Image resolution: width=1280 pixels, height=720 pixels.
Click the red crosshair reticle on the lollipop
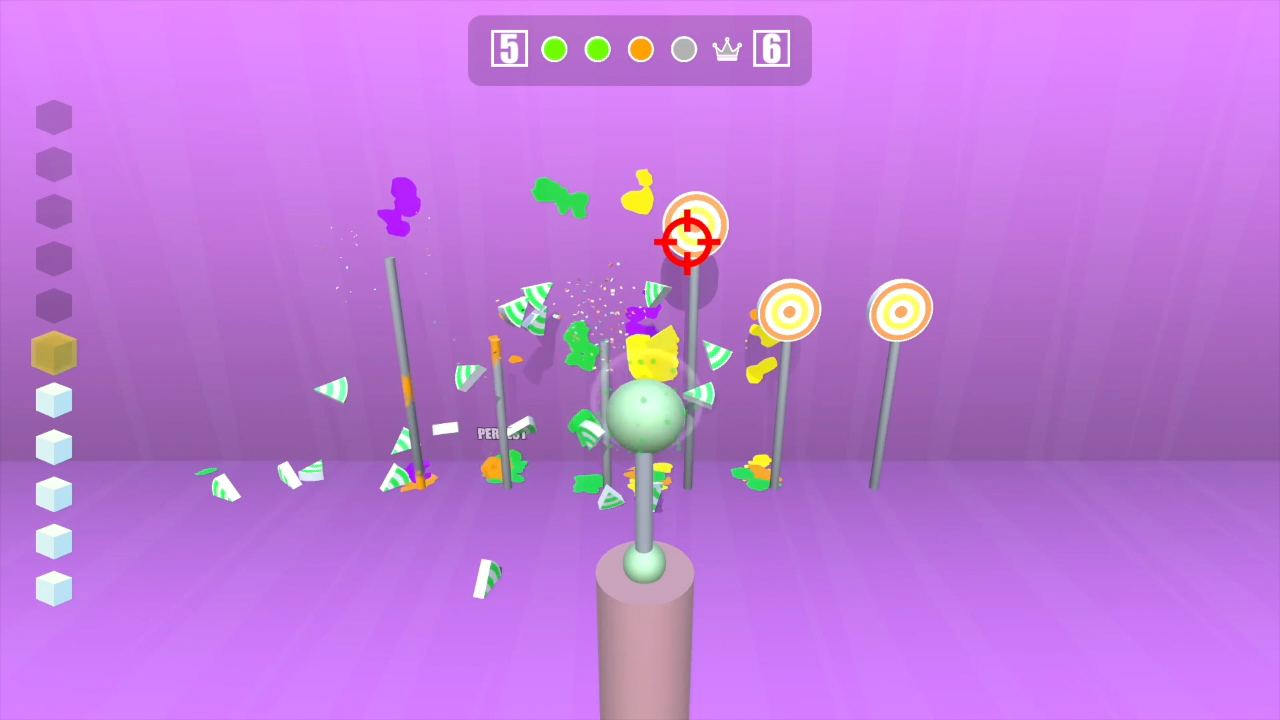686,240
